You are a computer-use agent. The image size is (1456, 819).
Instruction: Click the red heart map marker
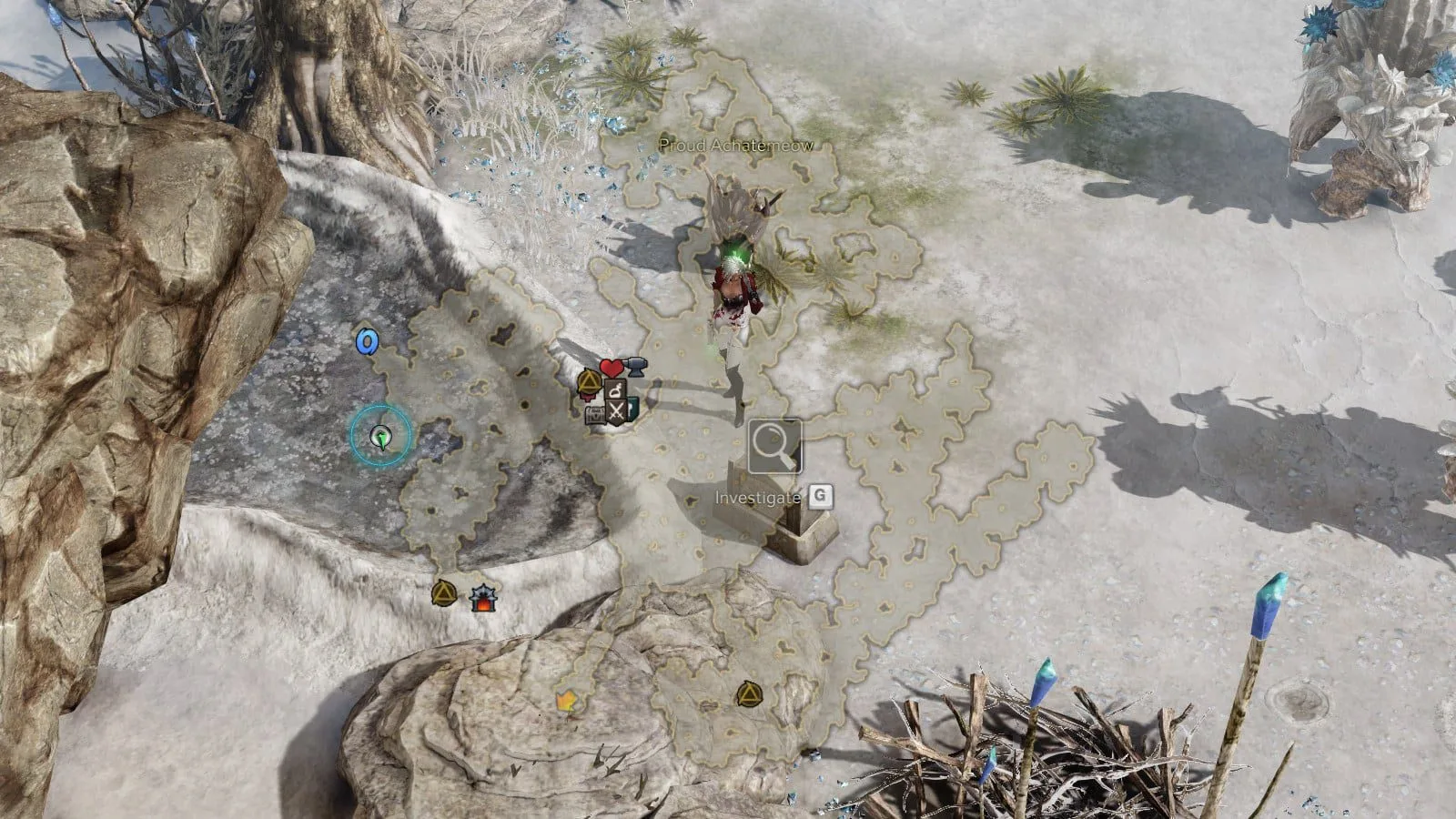pyautogui.click(x=612, y=369)
